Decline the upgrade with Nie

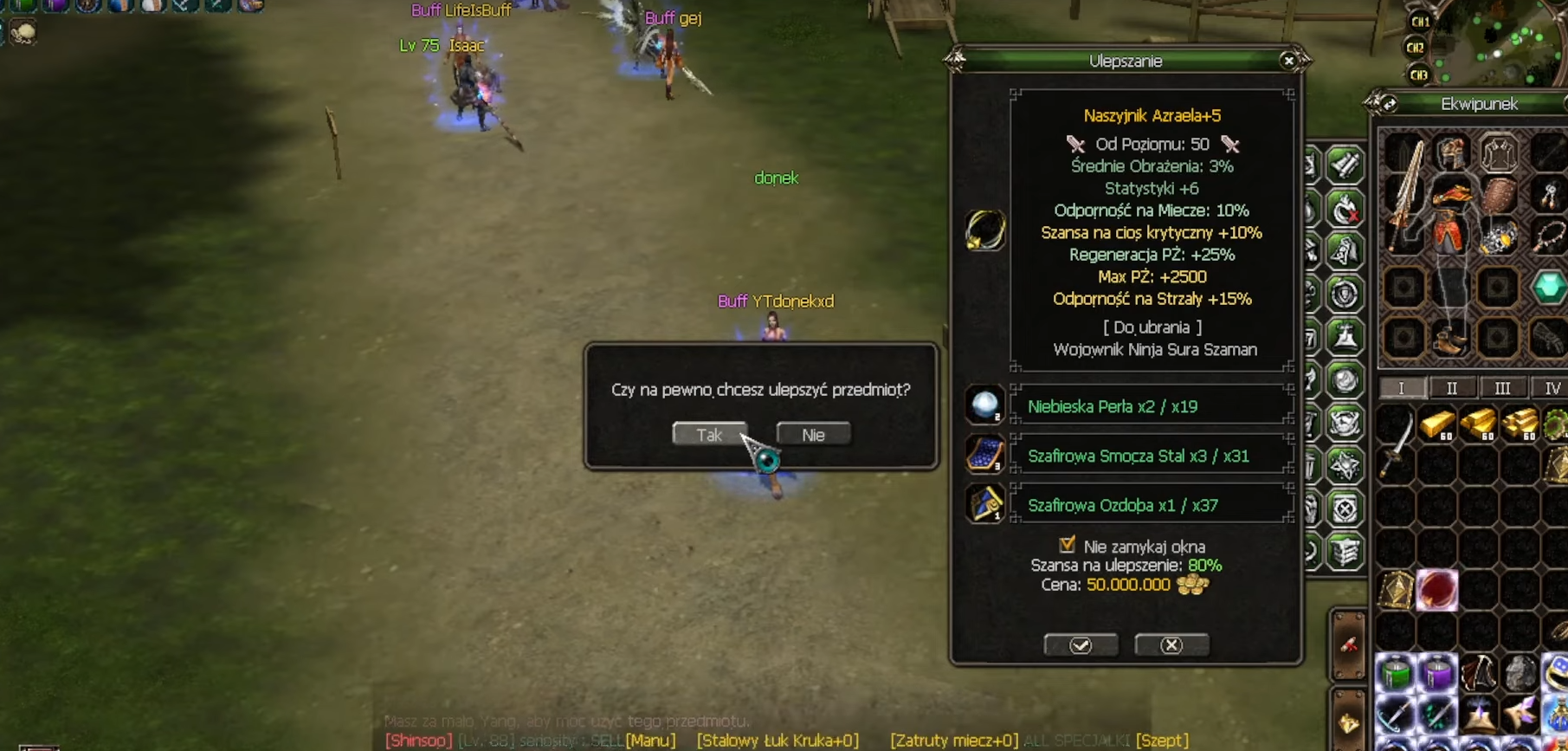(813, 434)
